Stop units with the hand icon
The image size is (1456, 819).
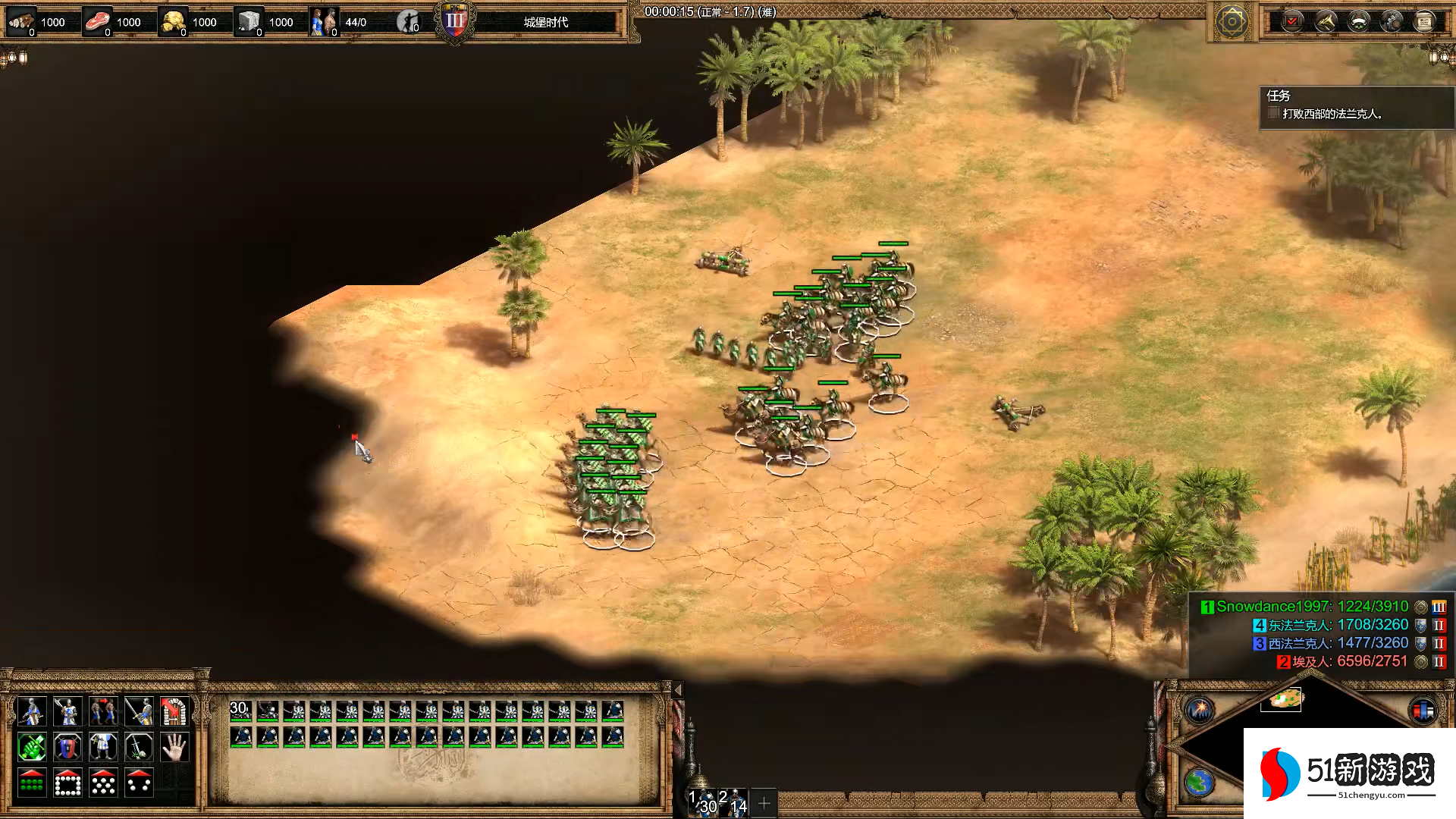click(x=174, y=747)
